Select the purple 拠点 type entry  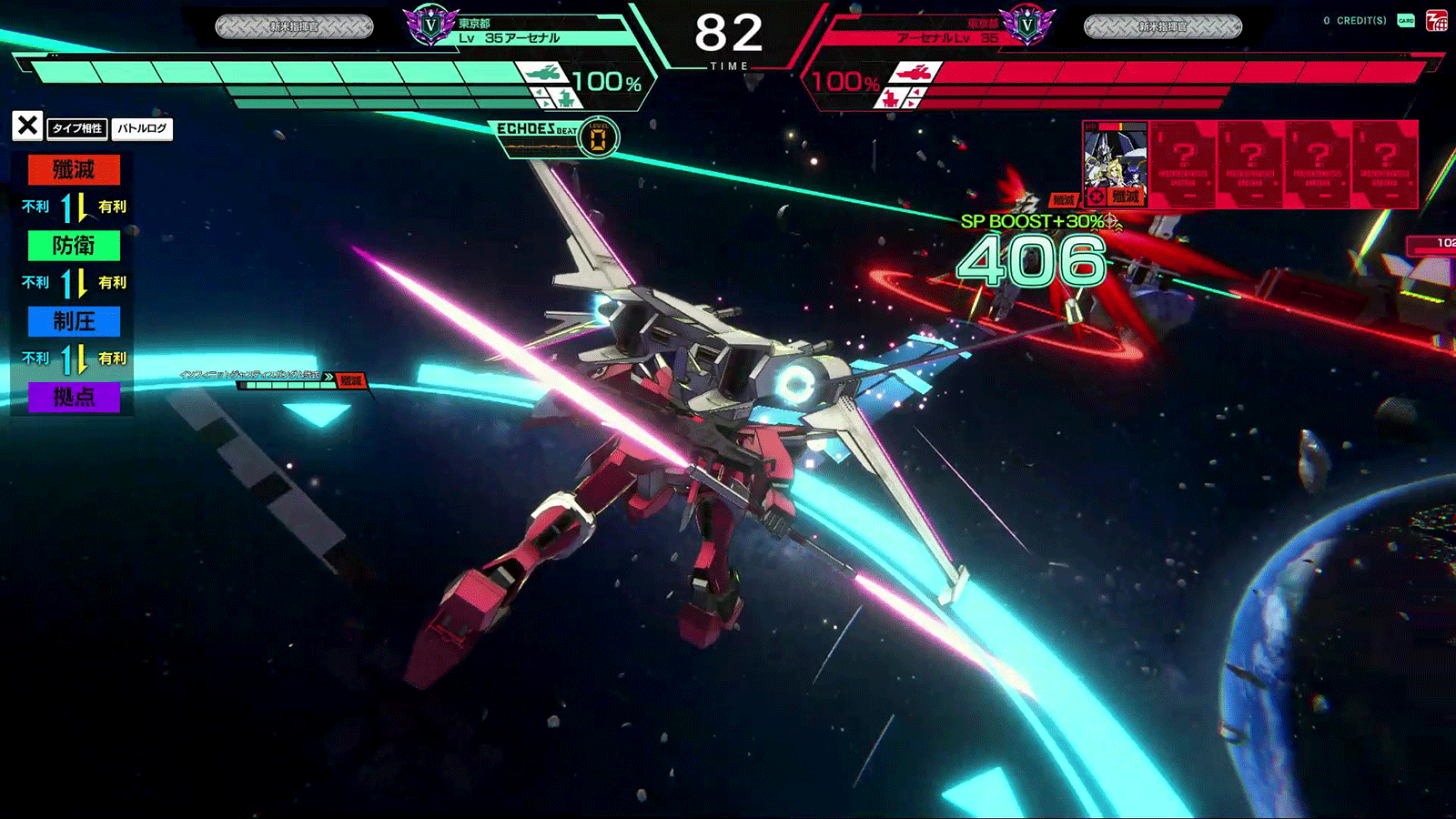tap(74, 397)
